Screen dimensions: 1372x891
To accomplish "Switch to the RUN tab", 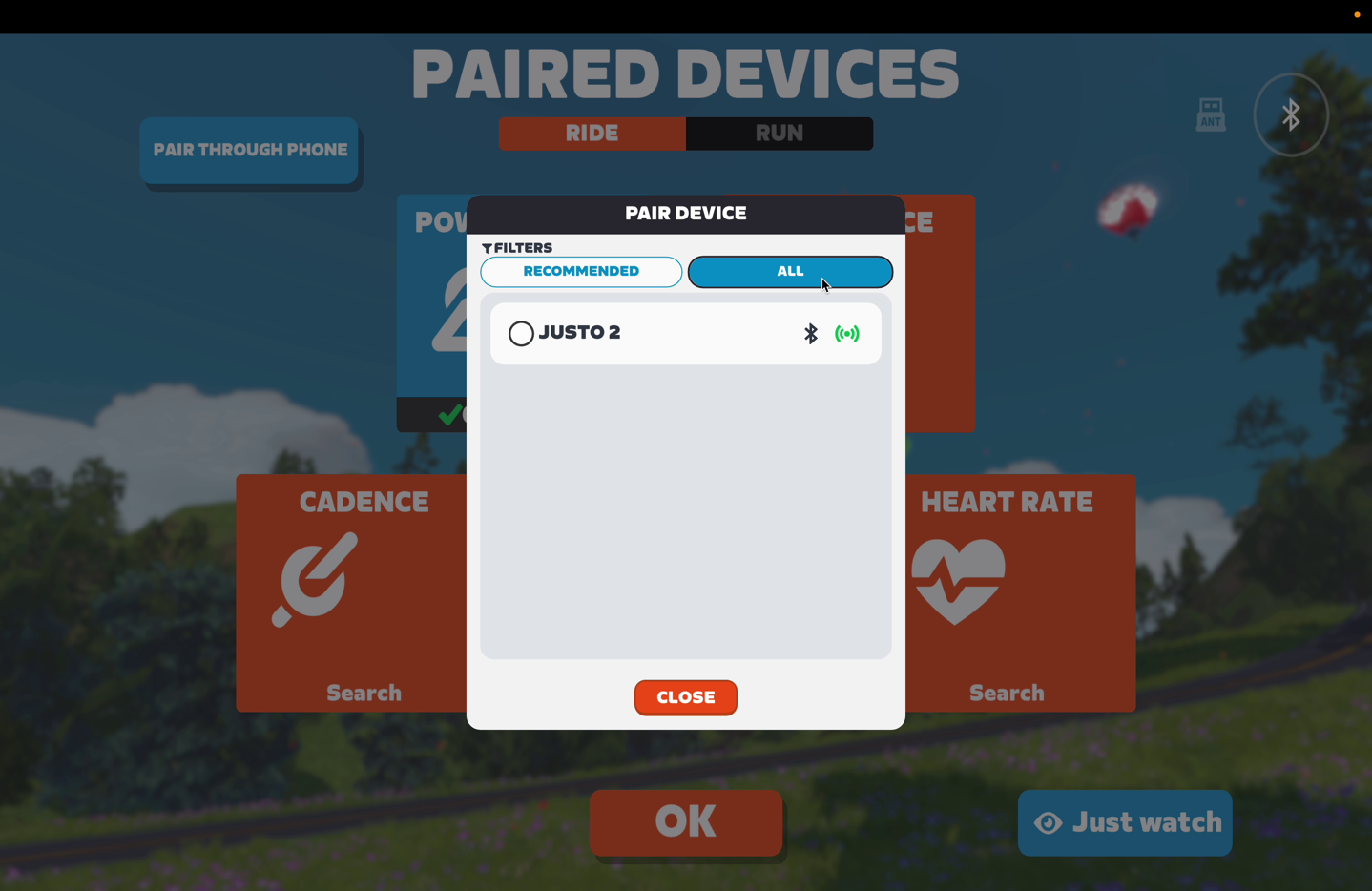I will click(779, 133).
